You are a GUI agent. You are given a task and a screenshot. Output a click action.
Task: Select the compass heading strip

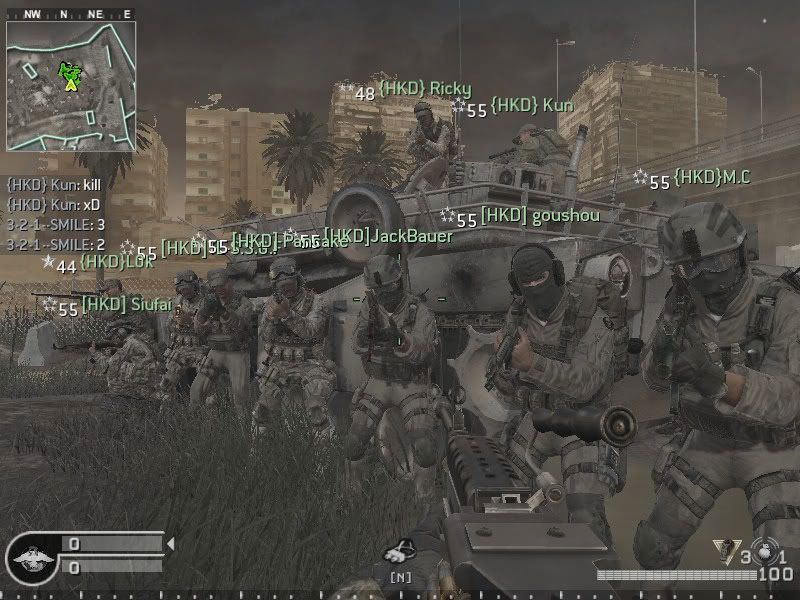point(70,12)
